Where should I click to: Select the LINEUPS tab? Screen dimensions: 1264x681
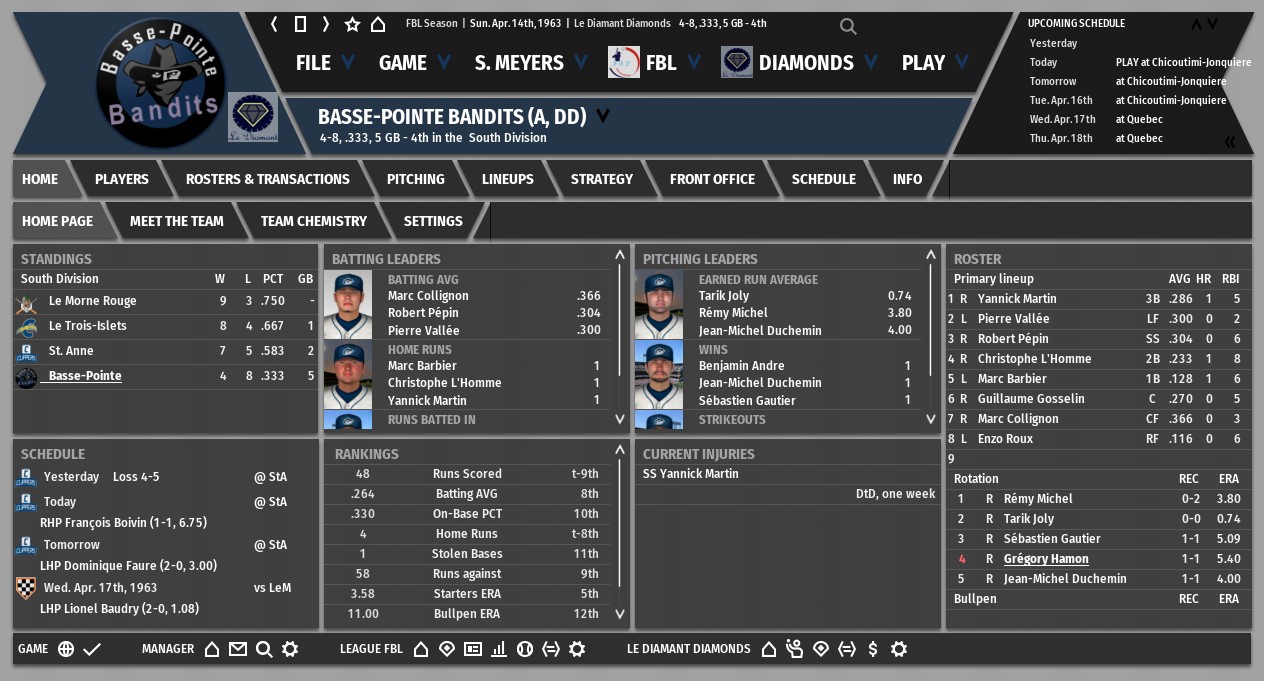(507, 179)
